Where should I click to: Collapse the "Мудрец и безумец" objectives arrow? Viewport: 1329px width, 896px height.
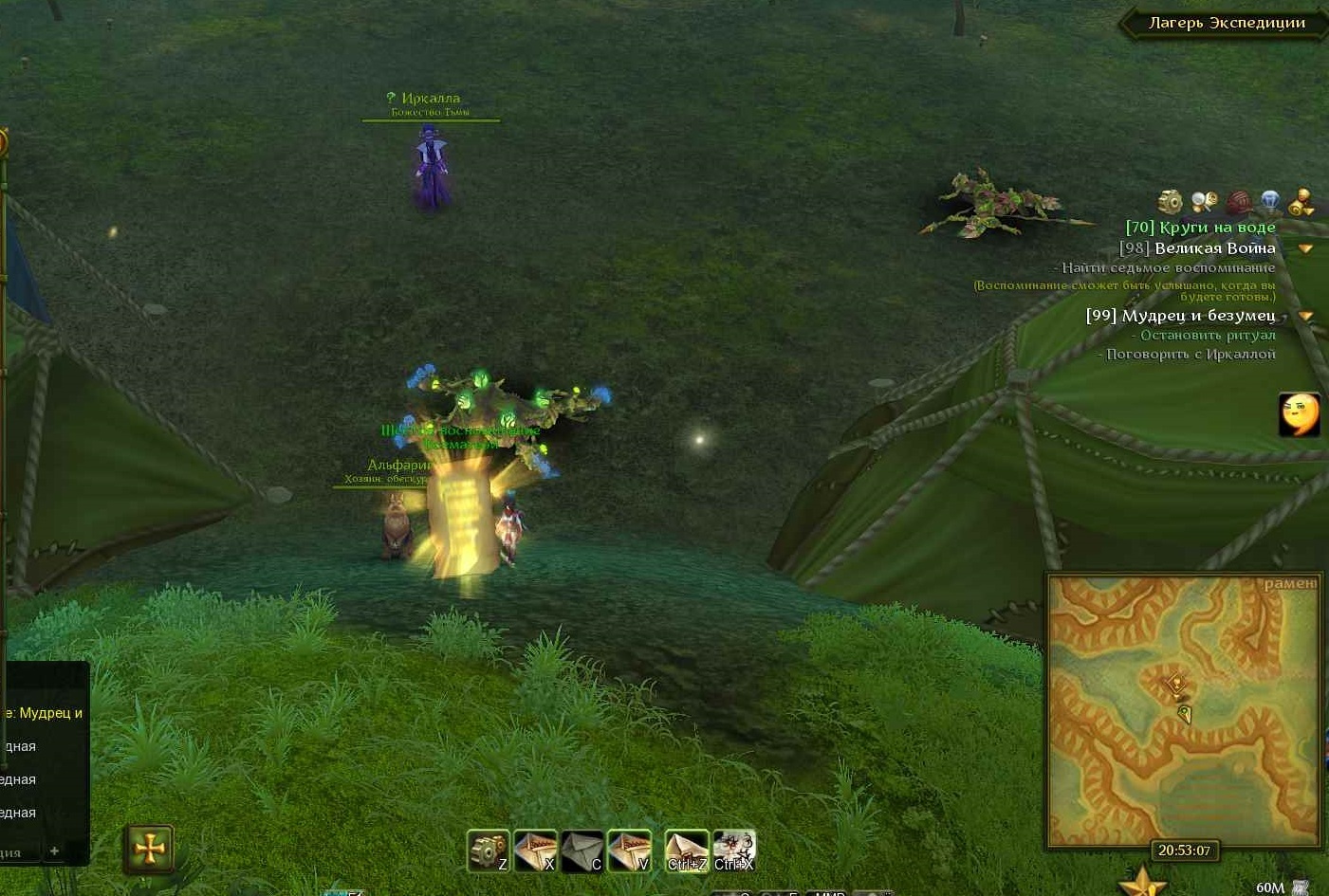(1305, 317)
